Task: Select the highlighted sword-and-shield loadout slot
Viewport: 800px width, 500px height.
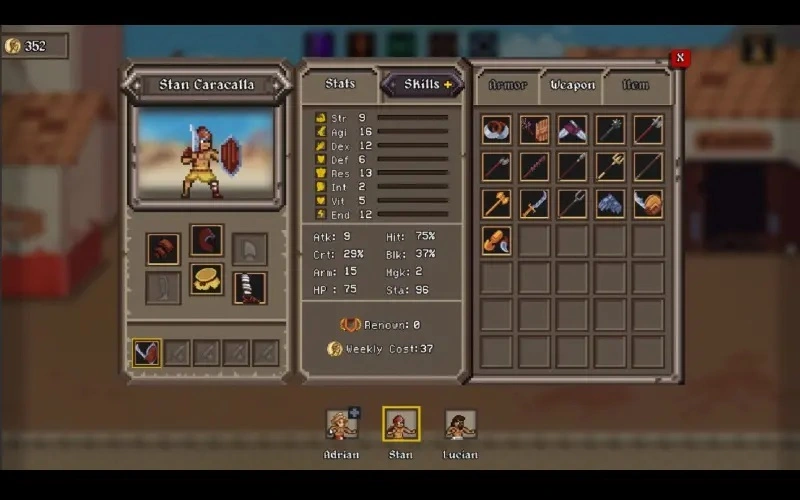Action: click(147, 352)
